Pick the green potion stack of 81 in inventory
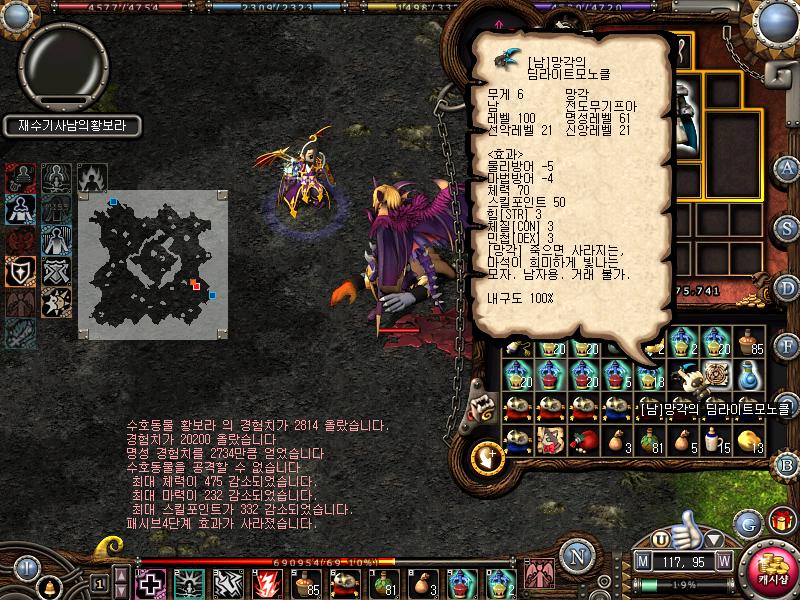The image size is (800, 600). pos(649,440)
